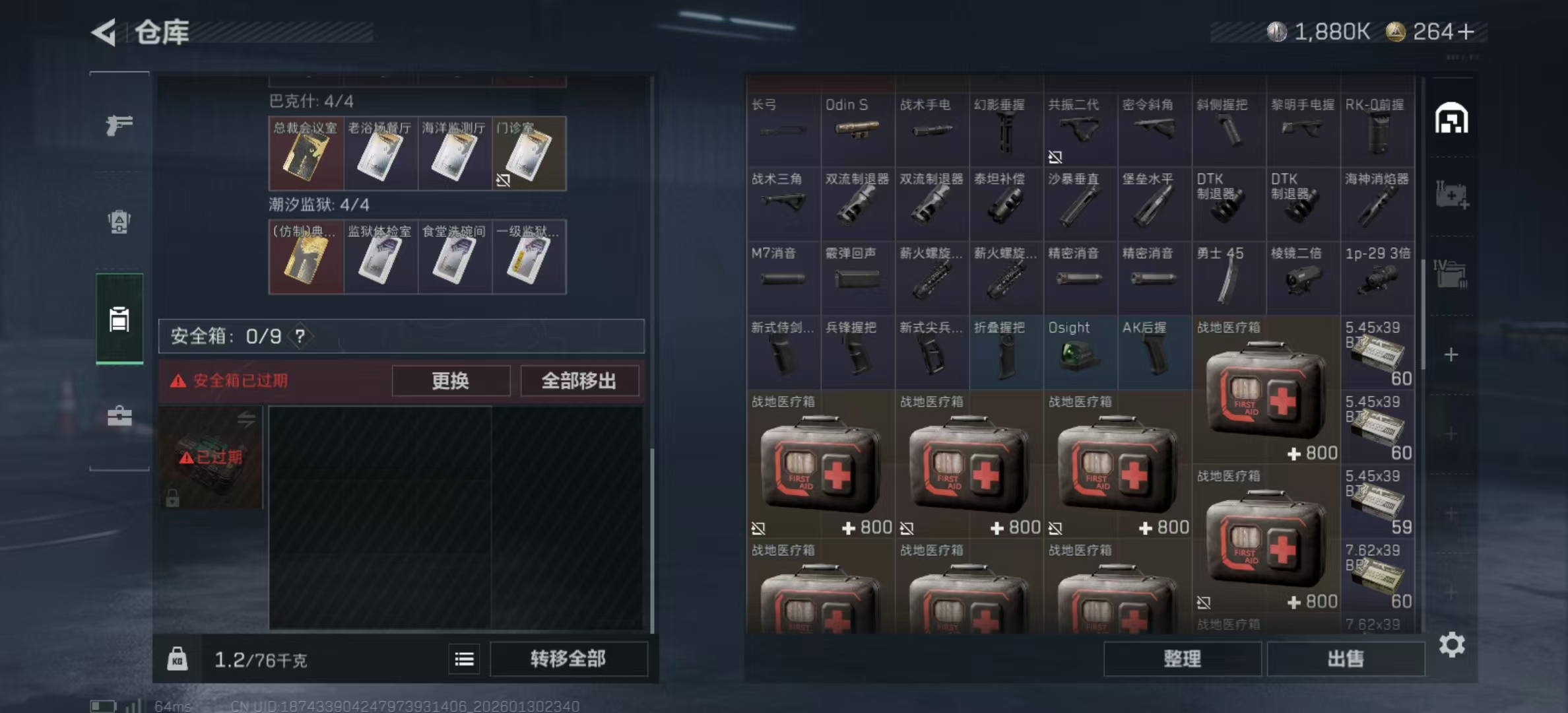Click the 全部移出 remove all button
This screenshot has height=713, width=1568.
click(580, 381)
